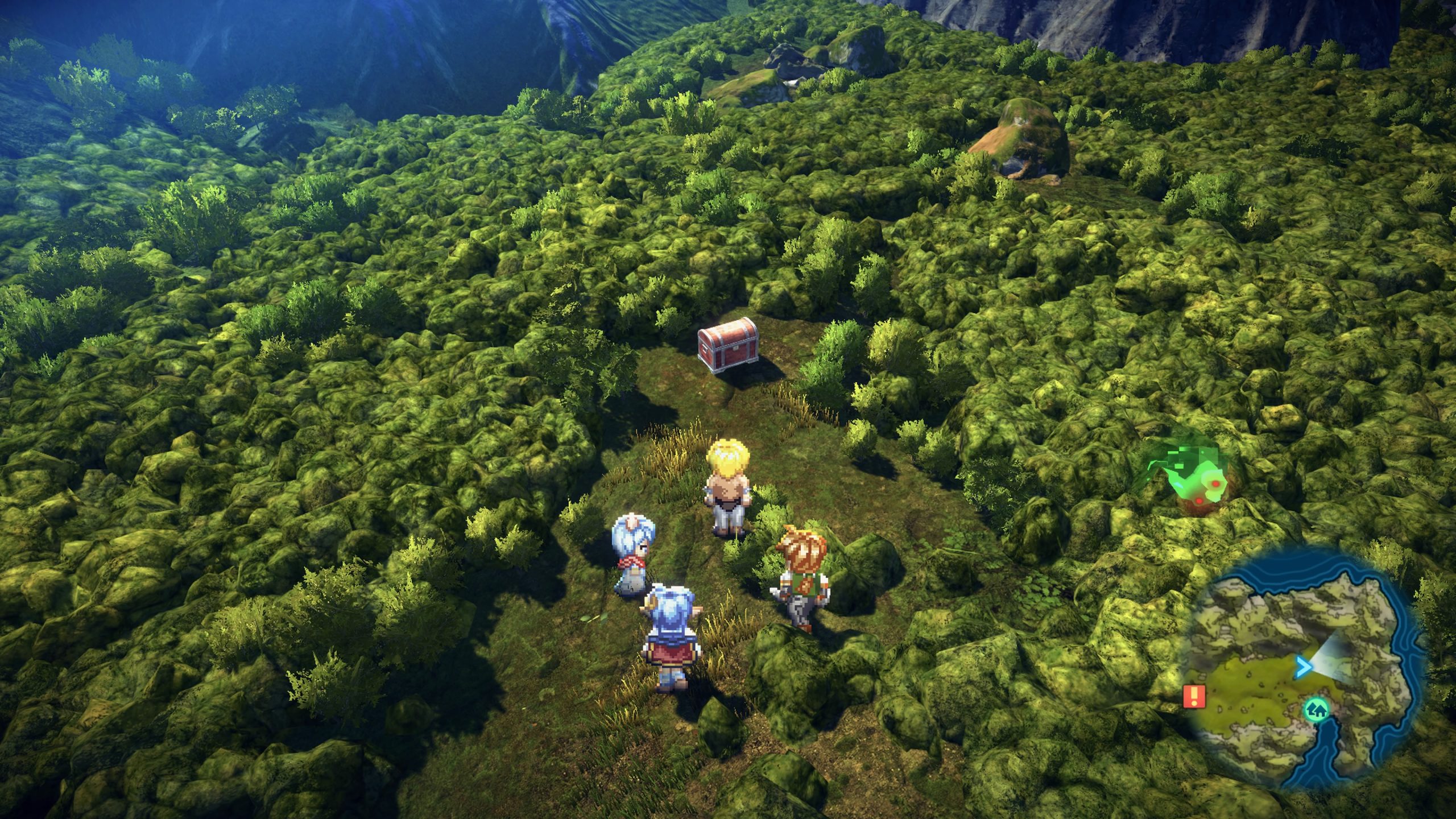Click the blue player arrow on minimap
The height and width of the screenshot is (819, 1456).
(1302, 667)
